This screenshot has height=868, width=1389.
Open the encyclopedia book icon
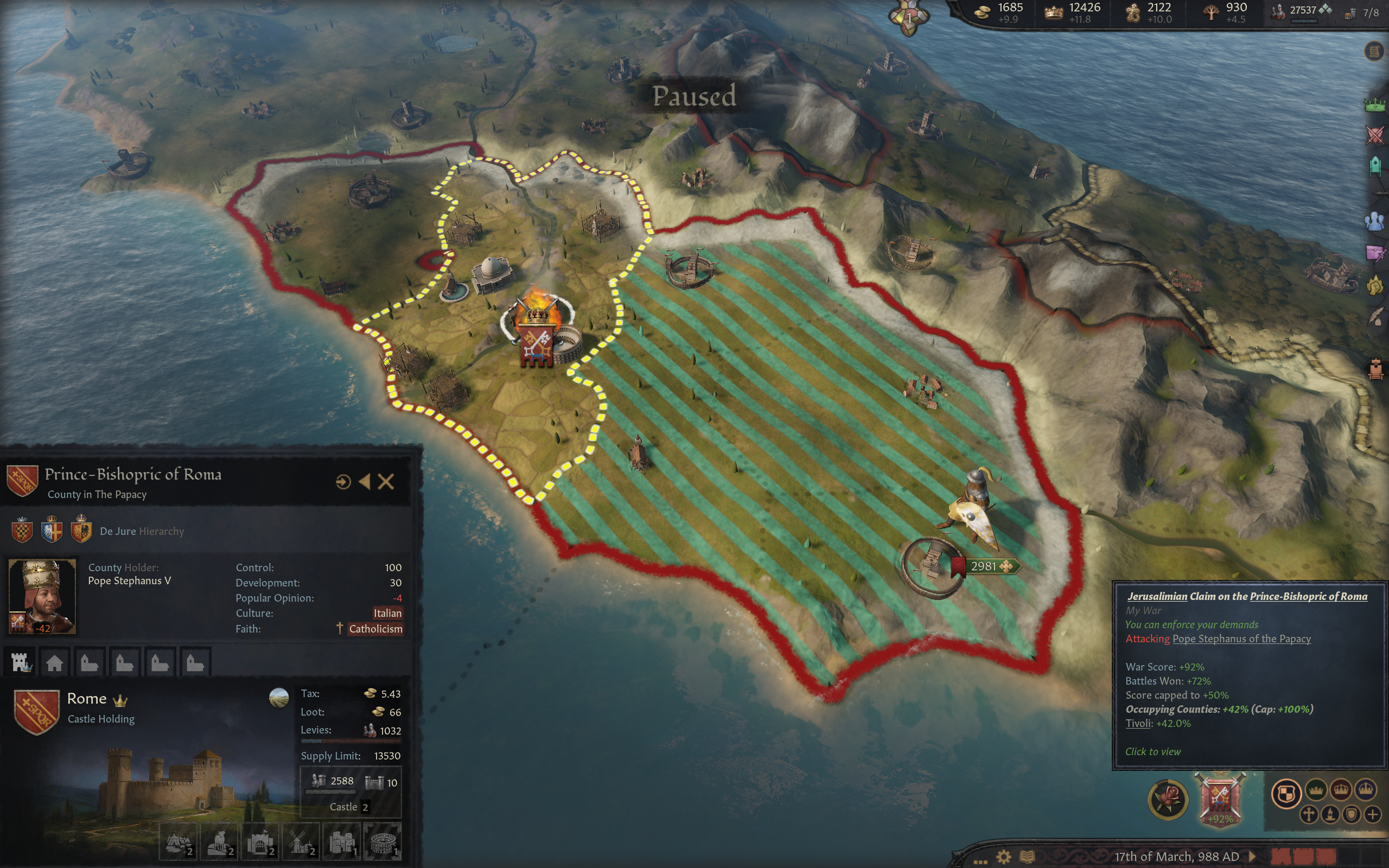(1027, 857)
